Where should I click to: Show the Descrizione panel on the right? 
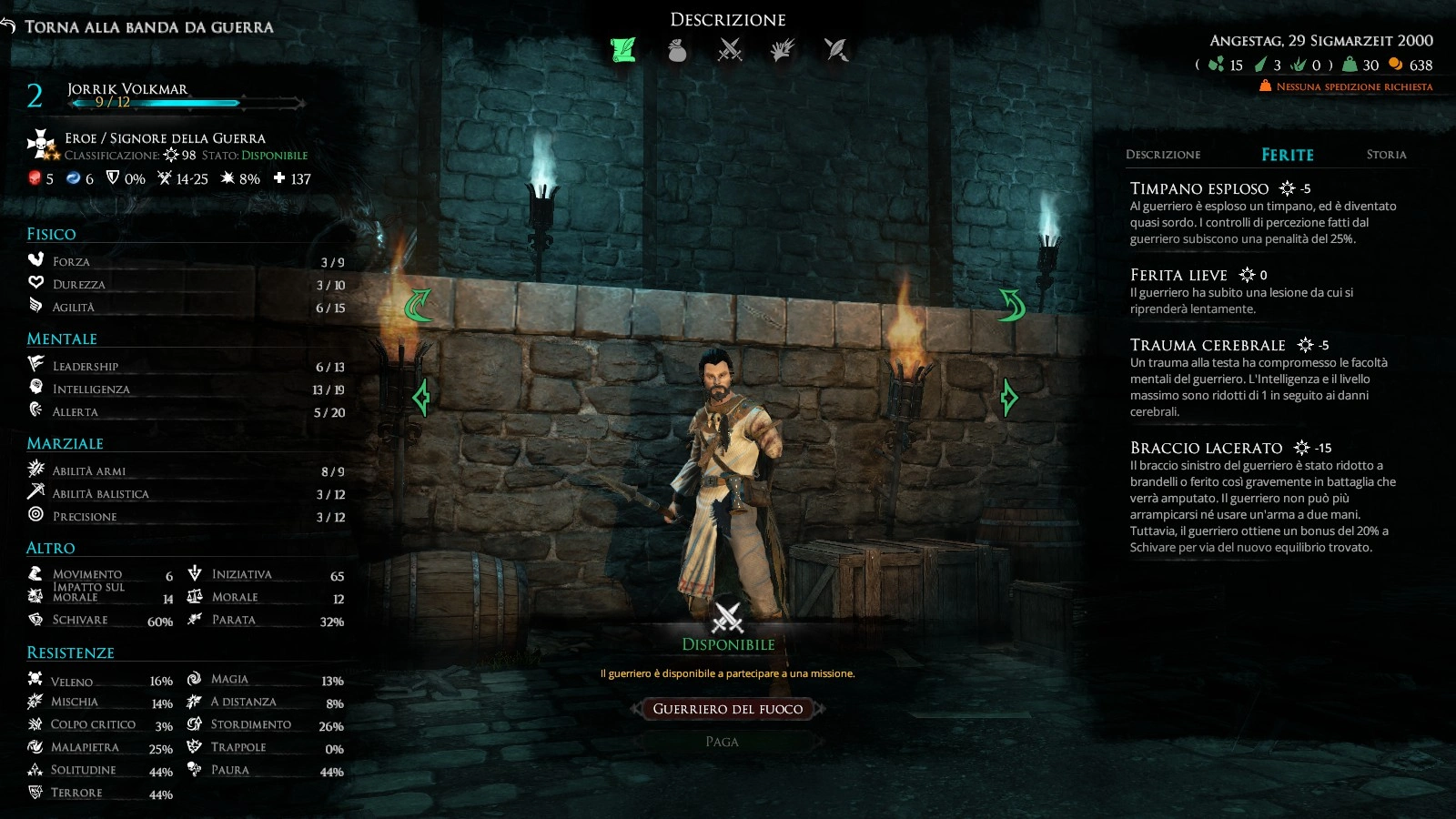tap(1163, 155)
